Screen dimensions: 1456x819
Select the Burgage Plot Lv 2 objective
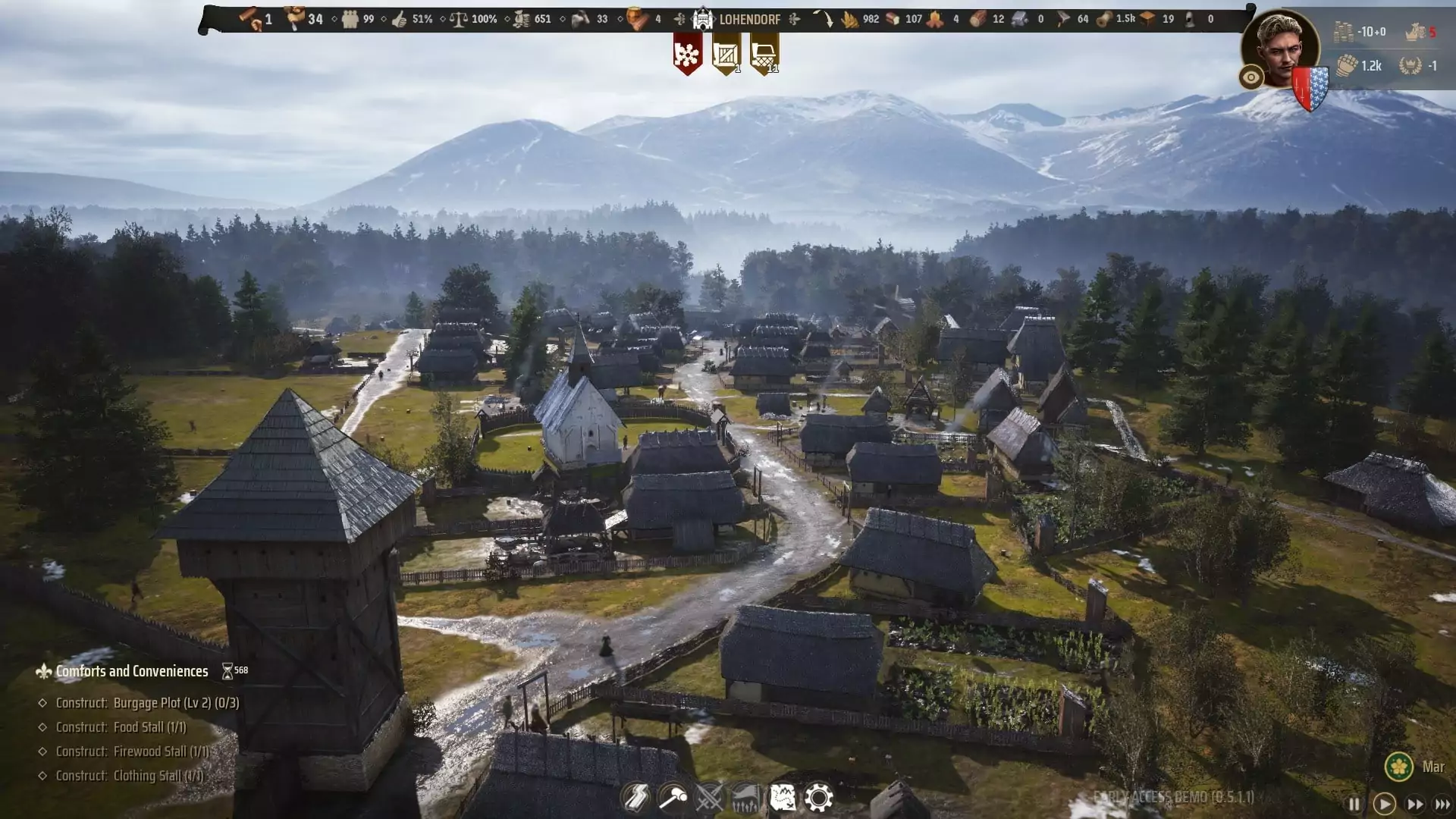point(147,703)
